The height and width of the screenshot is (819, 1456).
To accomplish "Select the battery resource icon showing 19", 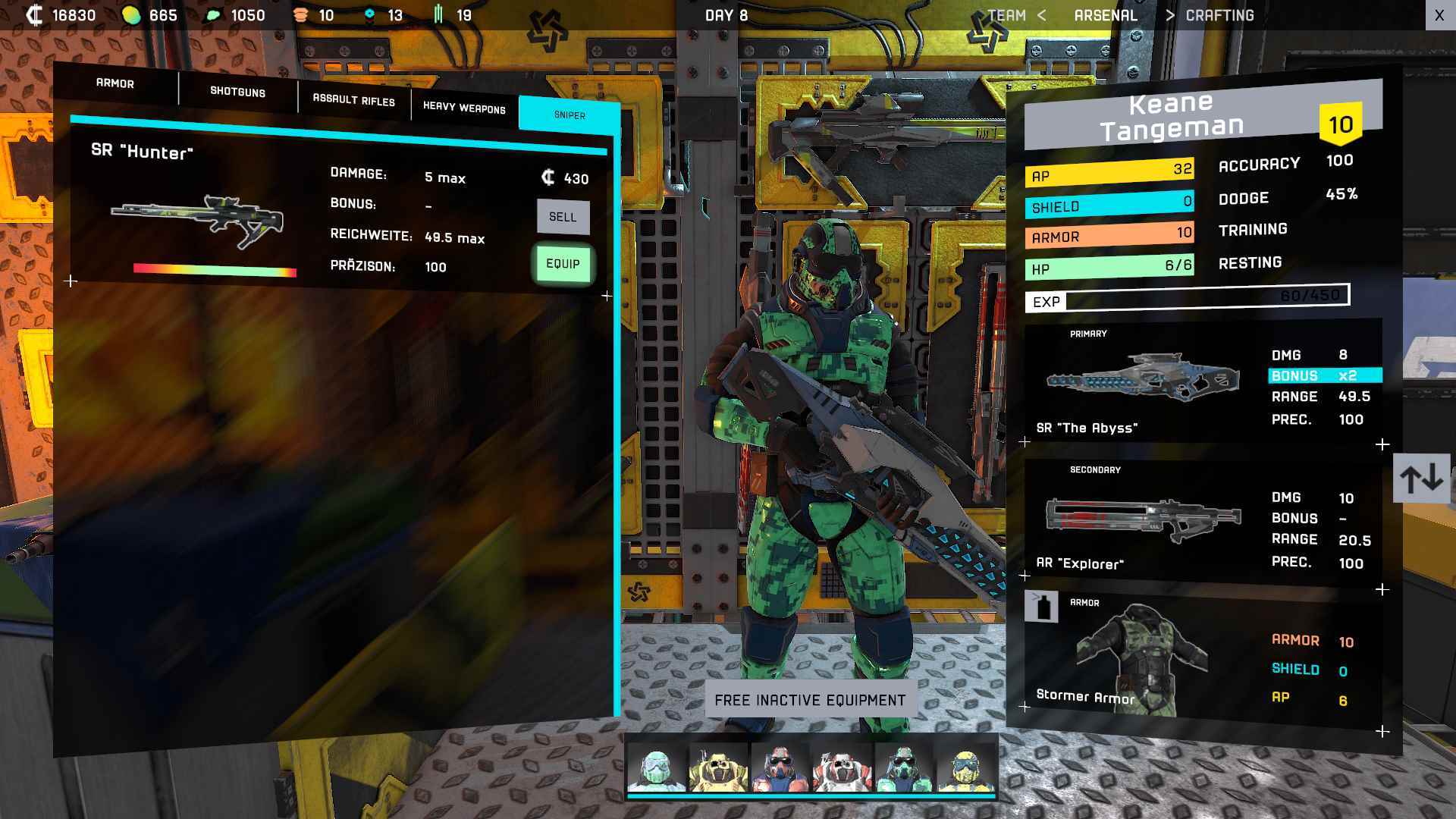I will pos(438,14).
